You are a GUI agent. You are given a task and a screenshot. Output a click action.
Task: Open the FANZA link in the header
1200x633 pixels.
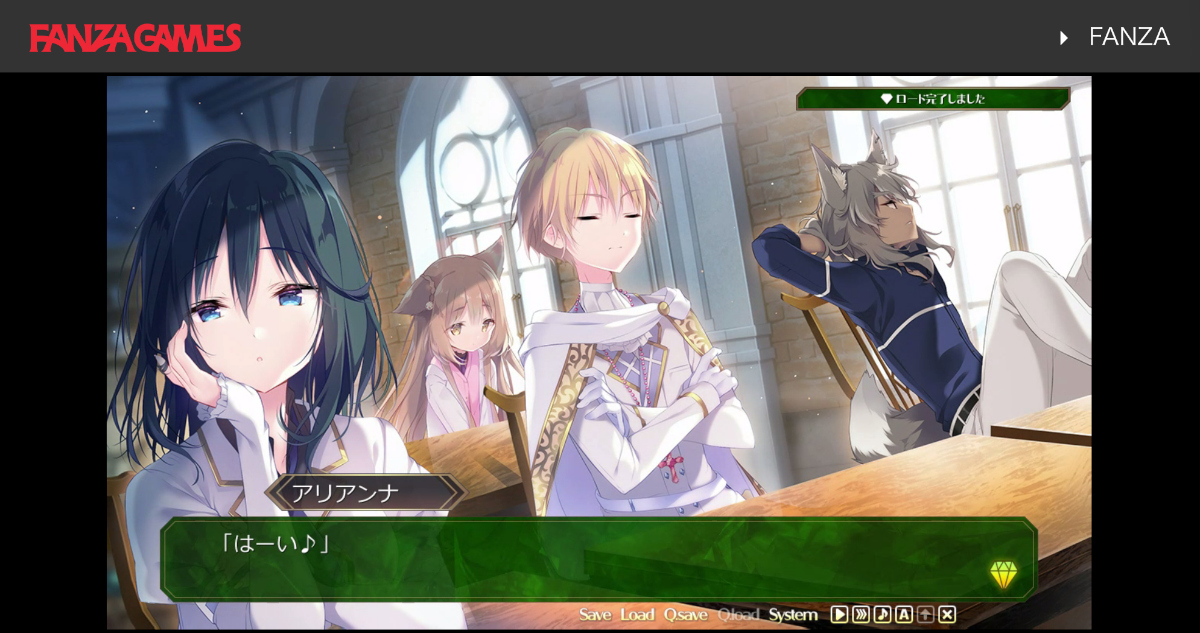1128,37
